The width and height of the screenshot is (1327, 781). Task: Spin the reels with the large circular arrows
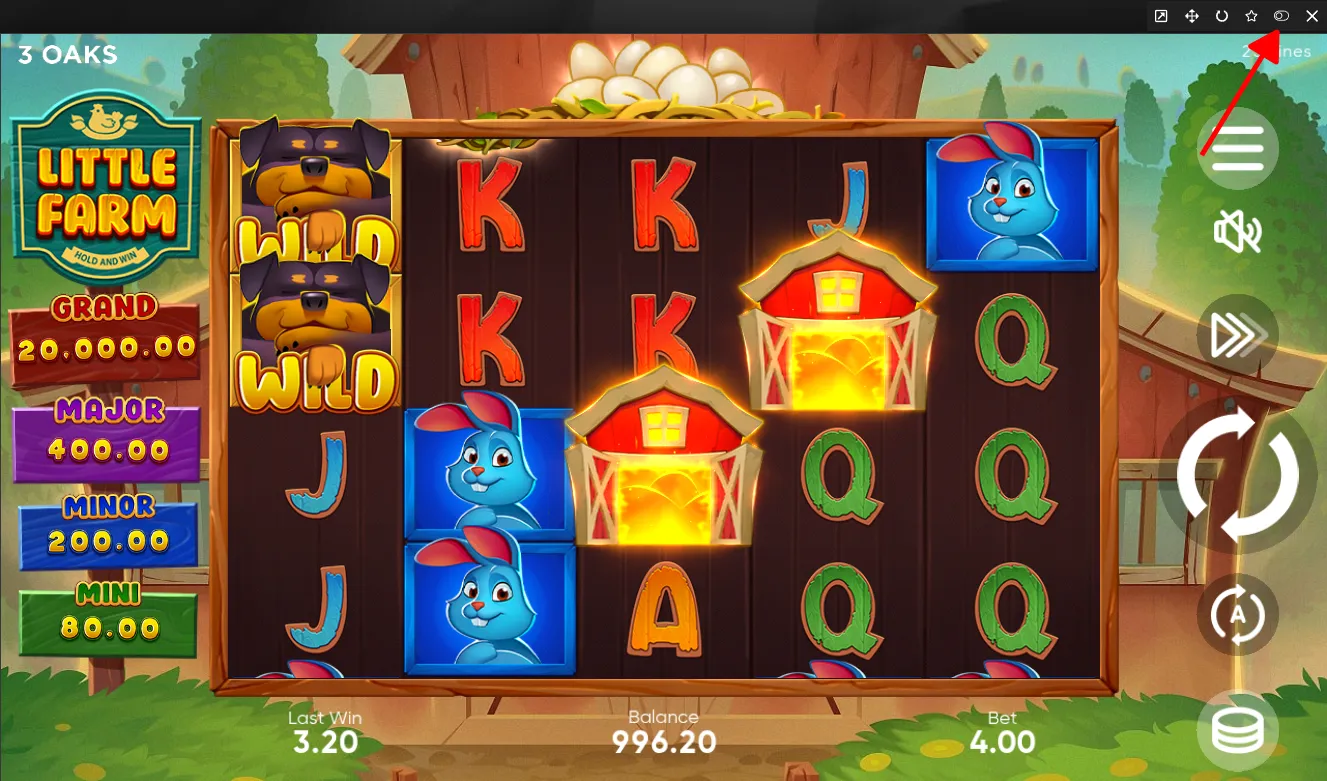click(x=1238, y=474)
